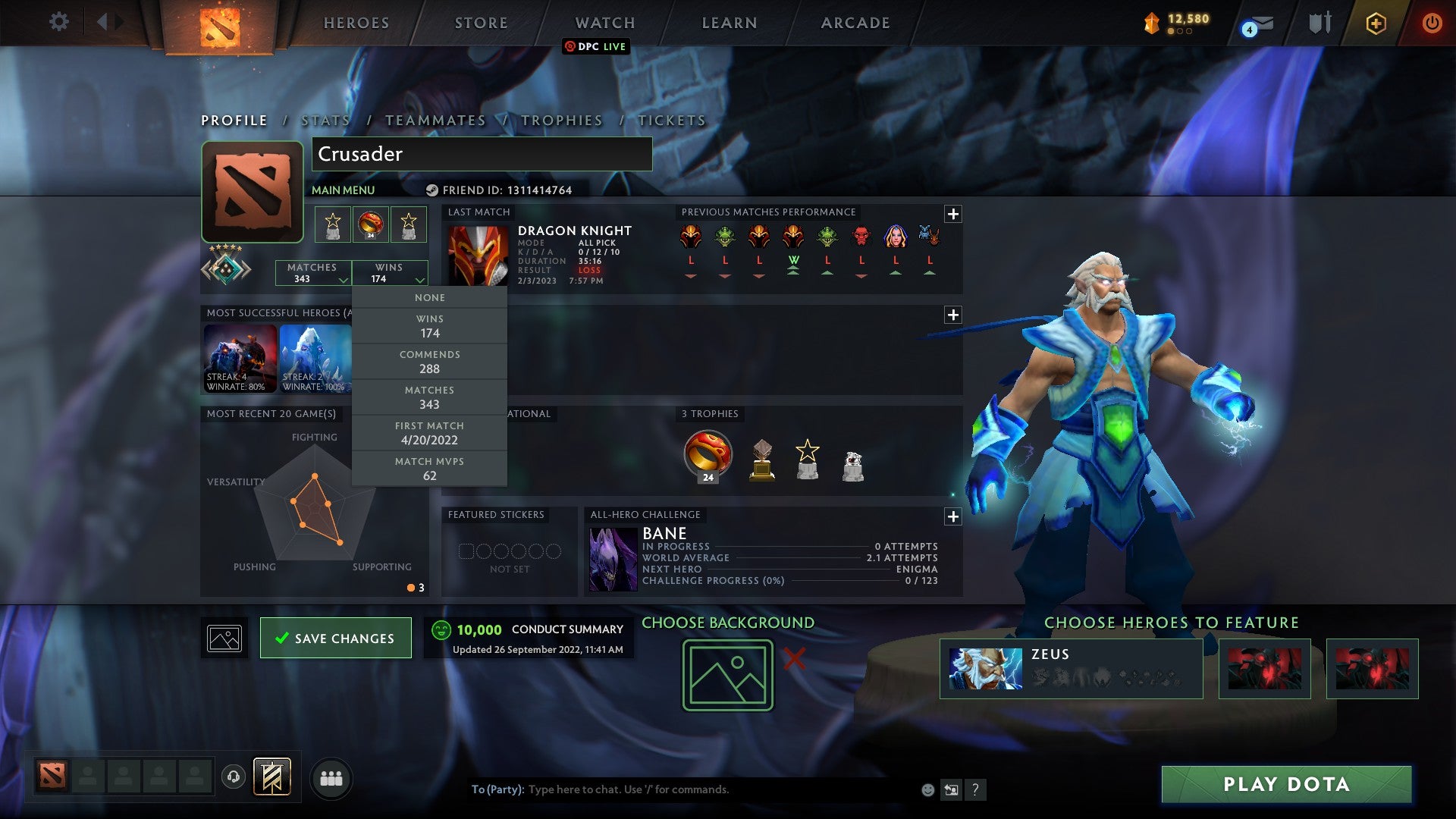Open the settings gear icon

(x=58, y=22)
